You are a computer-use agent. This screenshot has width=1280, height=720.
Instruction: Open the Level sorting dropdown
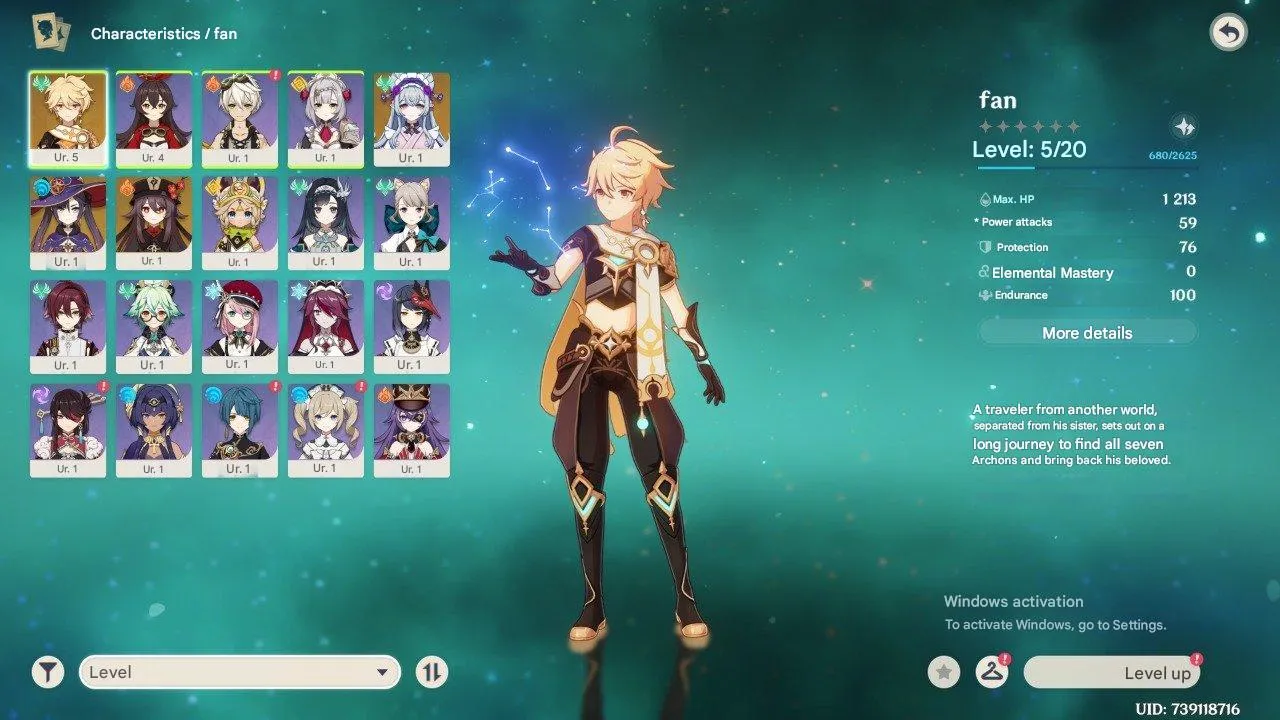tap(240, 672)
